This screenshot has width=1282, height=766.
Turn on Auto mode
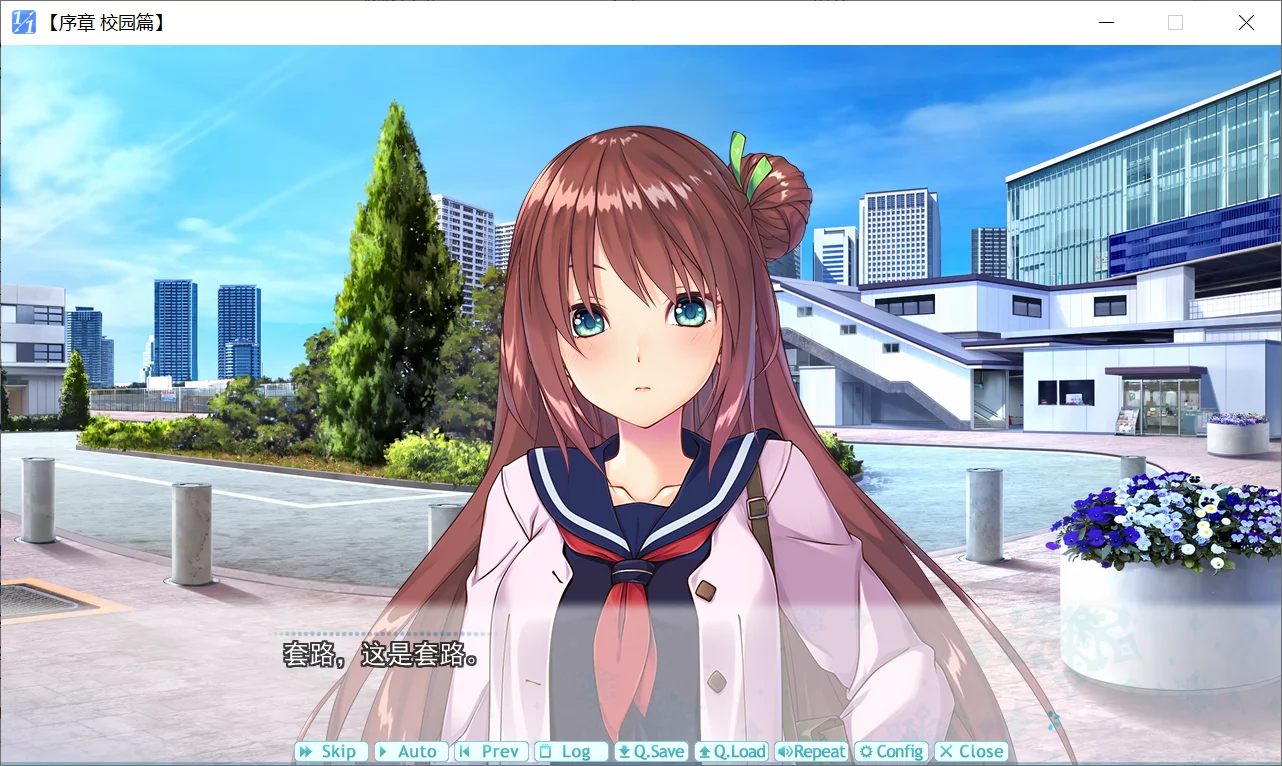pos(410,752)
